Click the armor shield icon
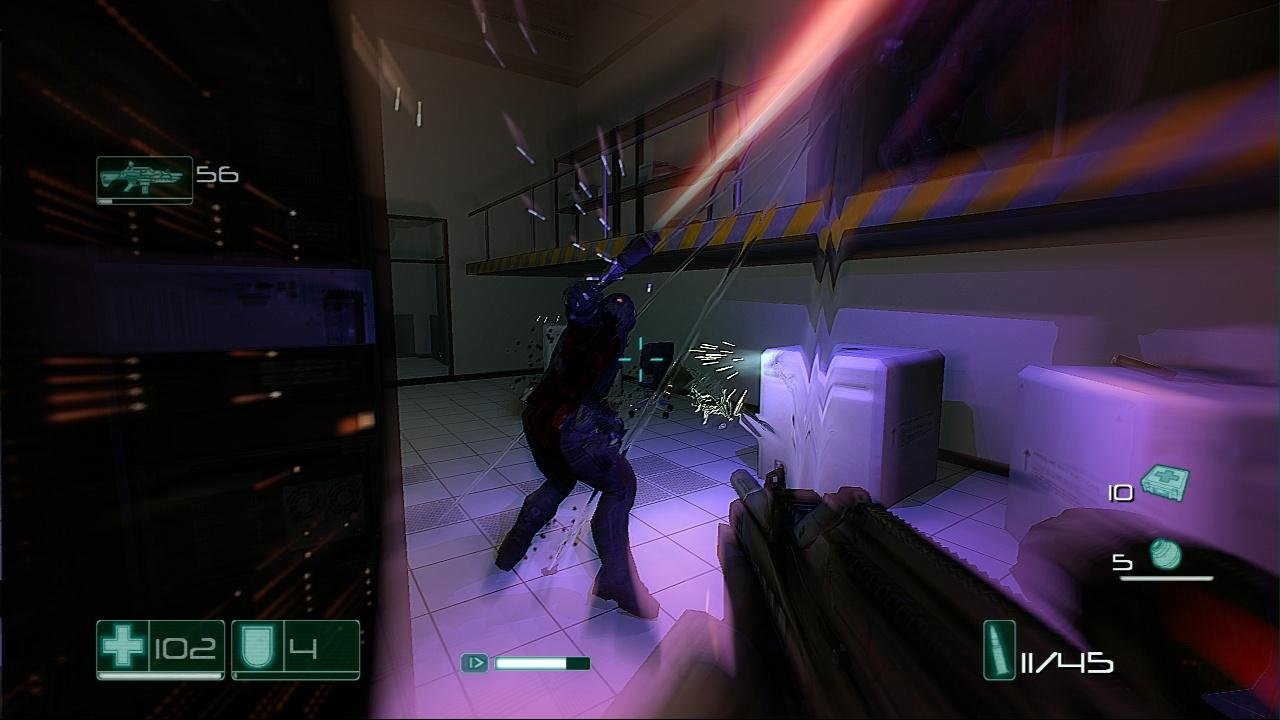 (x=255, y=648)
